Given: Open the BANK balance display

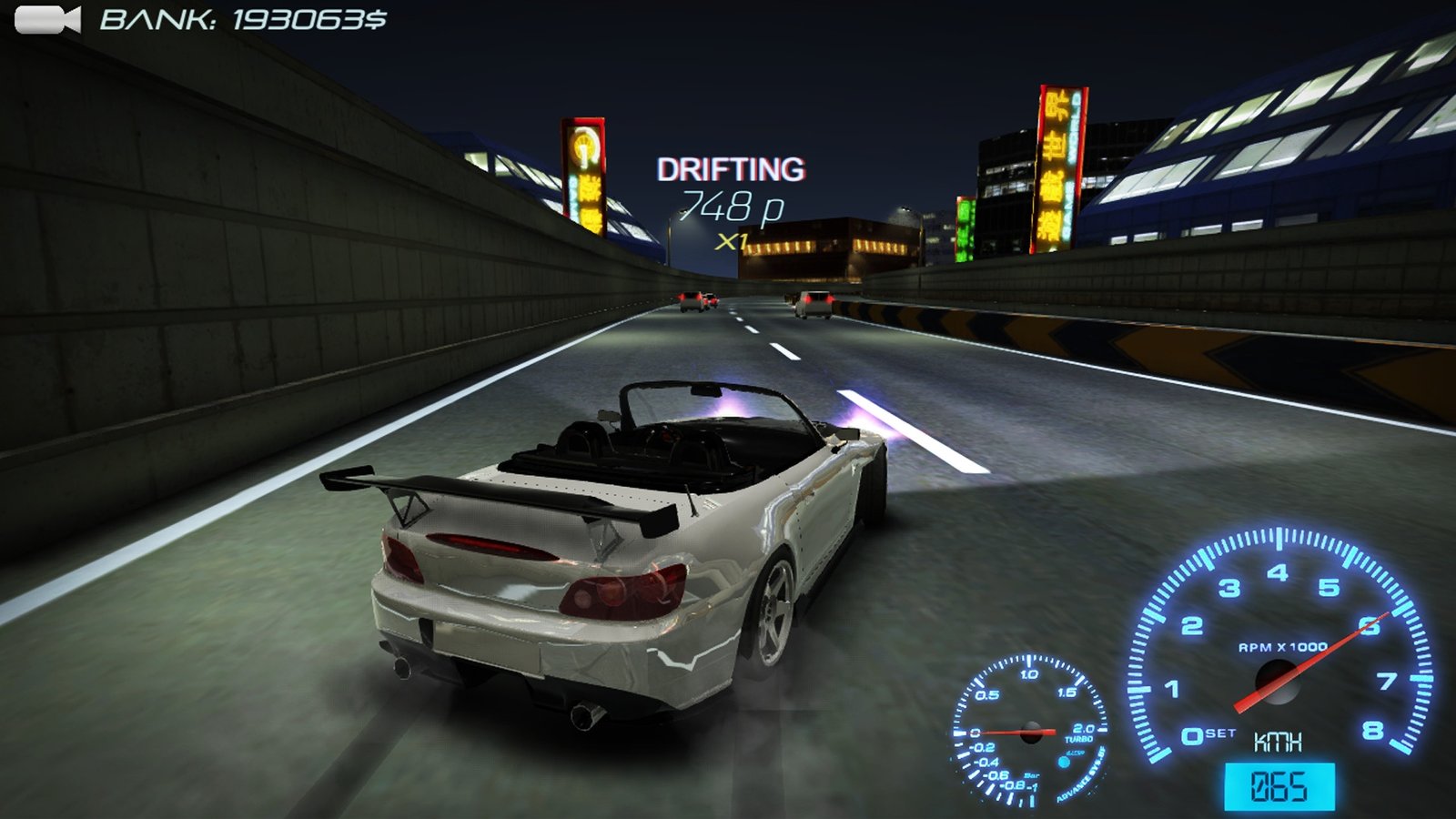Looking at the screenshot, I should [x=241, y=18].
